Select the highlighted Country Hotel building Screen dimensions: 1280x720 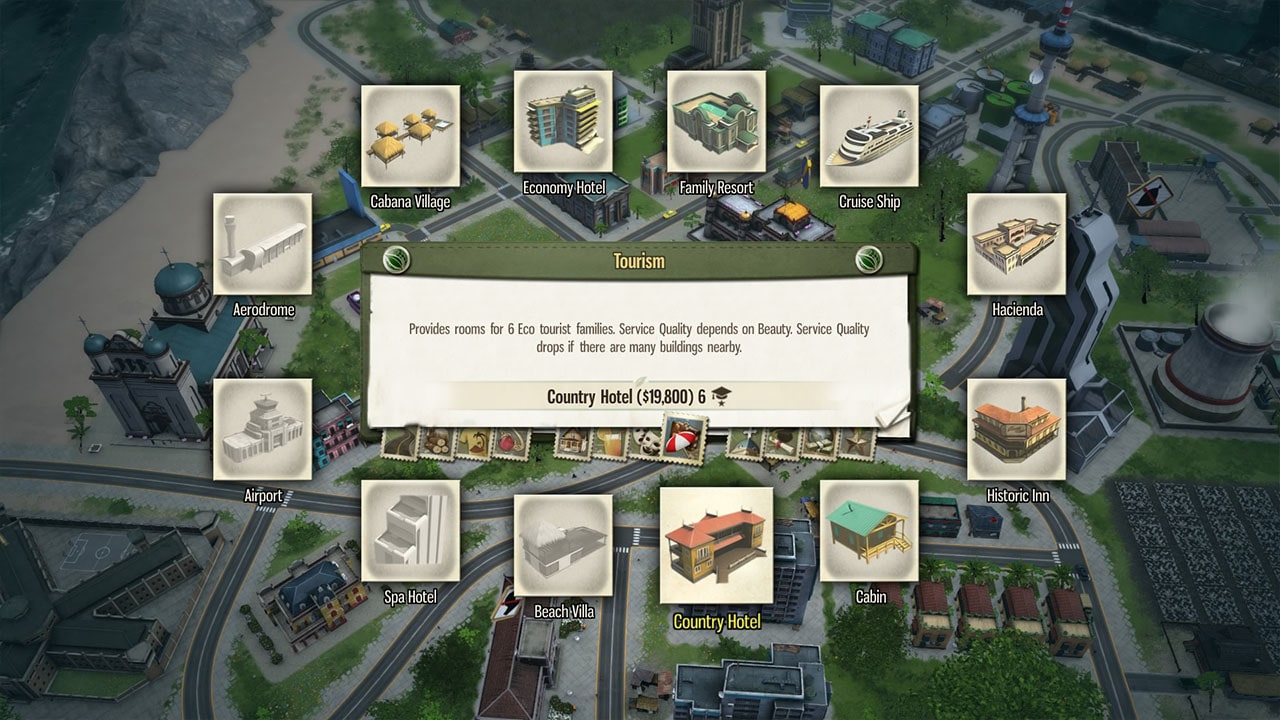(716, 540)
